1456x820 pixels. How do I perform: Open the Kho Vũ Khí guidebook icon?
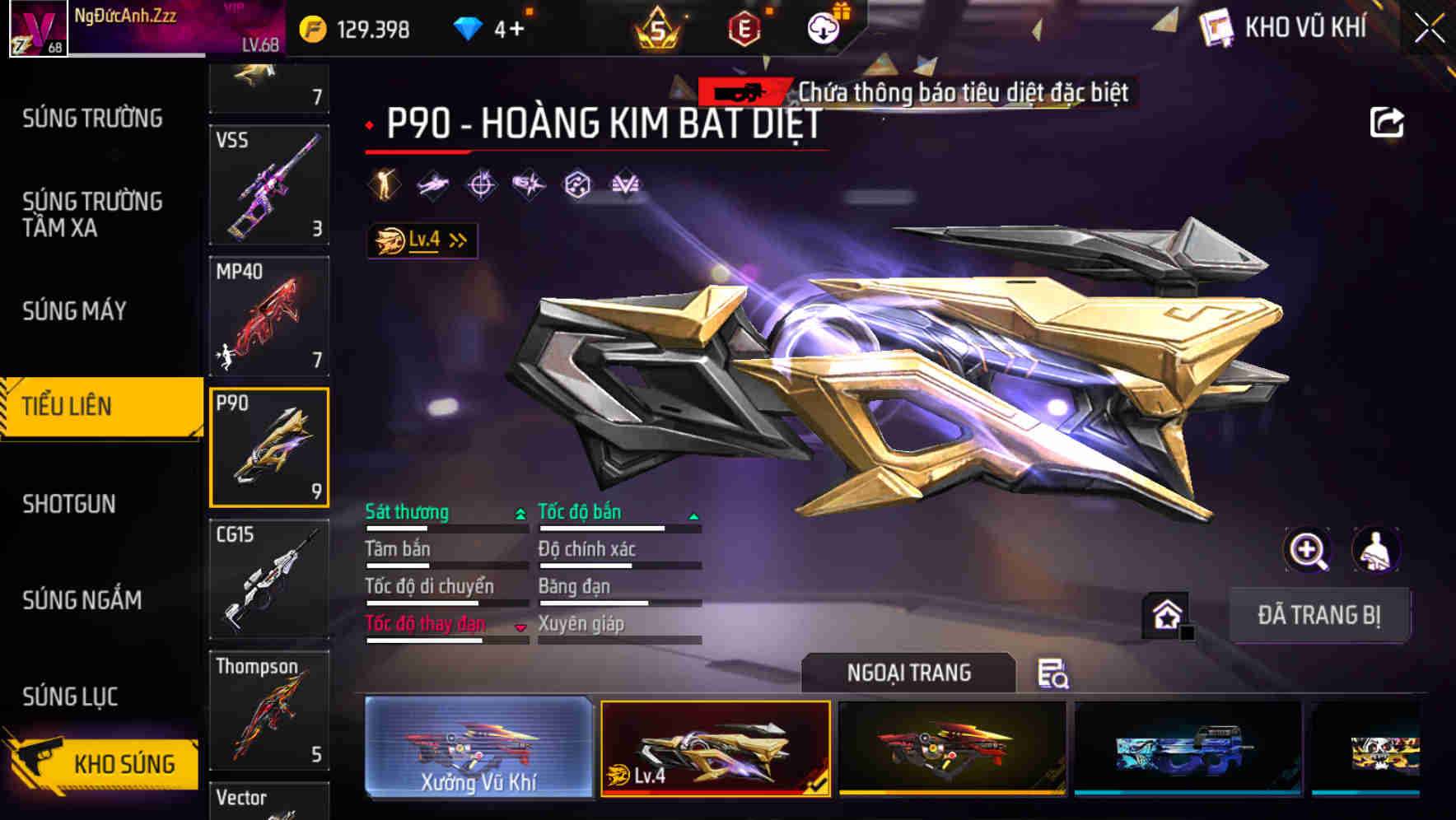1216,27
